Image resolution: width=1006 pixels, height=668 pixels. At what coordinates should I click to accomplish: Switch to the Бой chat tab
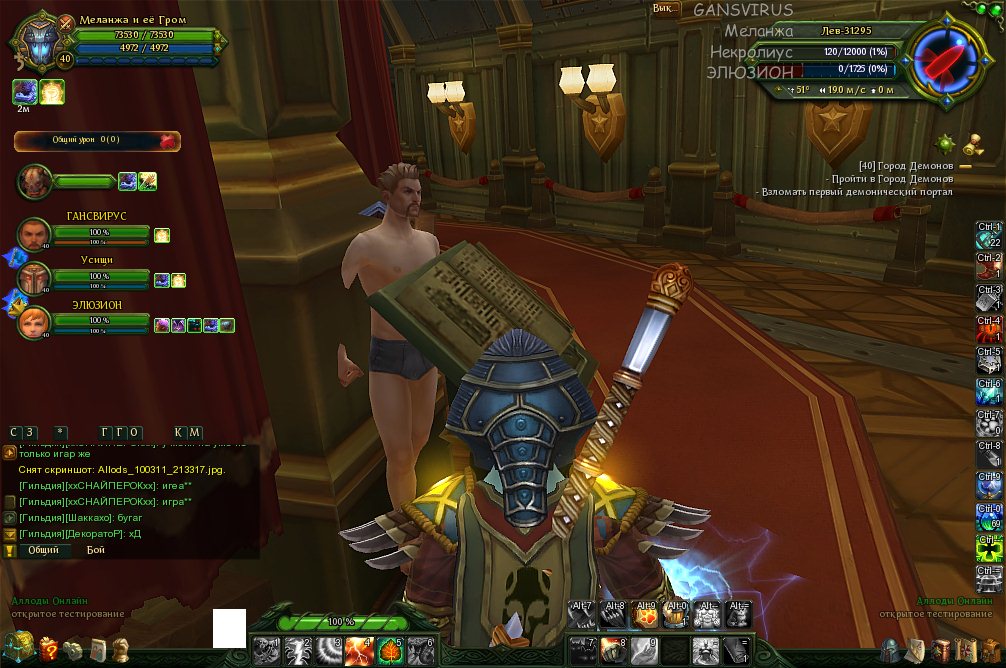[x=95, y=550]
